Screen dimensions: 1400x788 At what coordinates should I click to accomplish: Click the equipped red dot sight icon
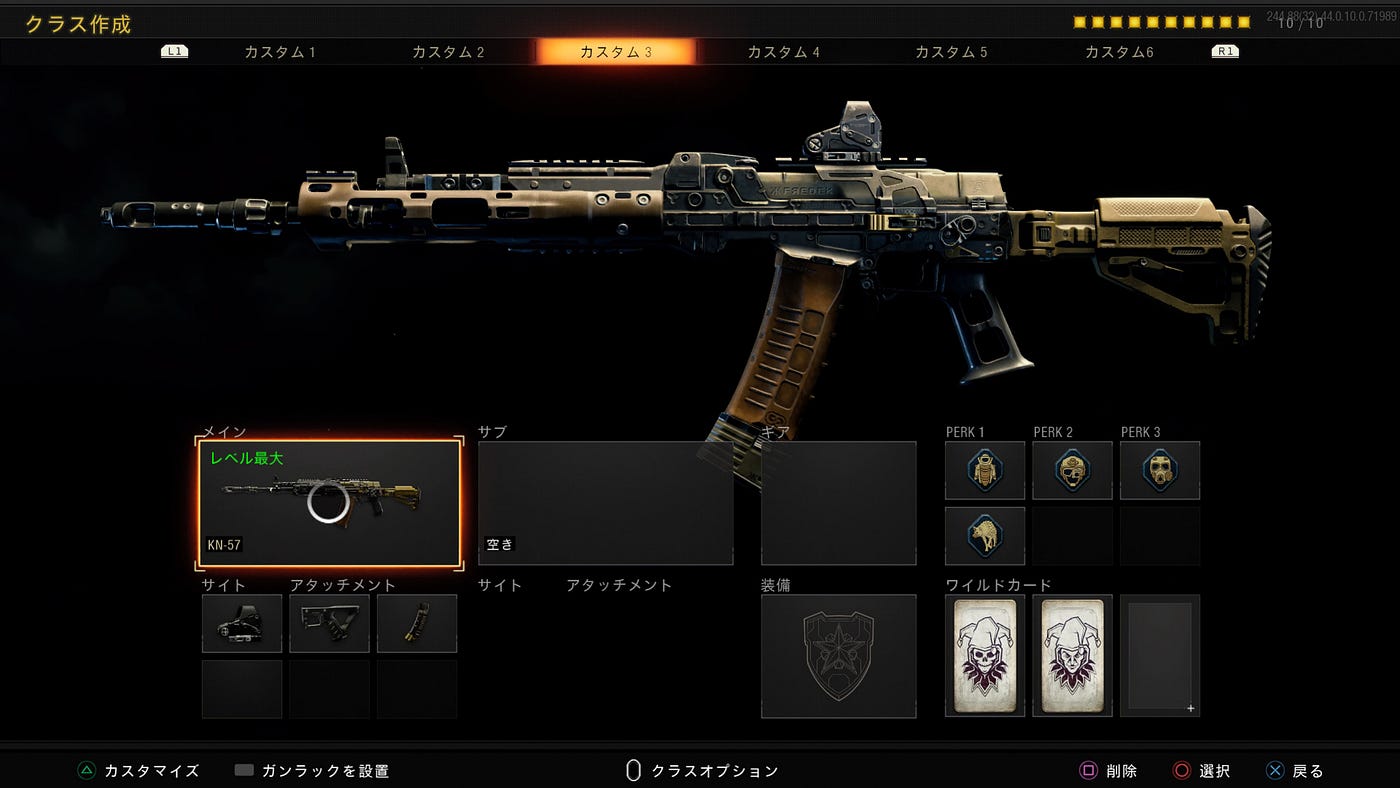tap(241, 623)
